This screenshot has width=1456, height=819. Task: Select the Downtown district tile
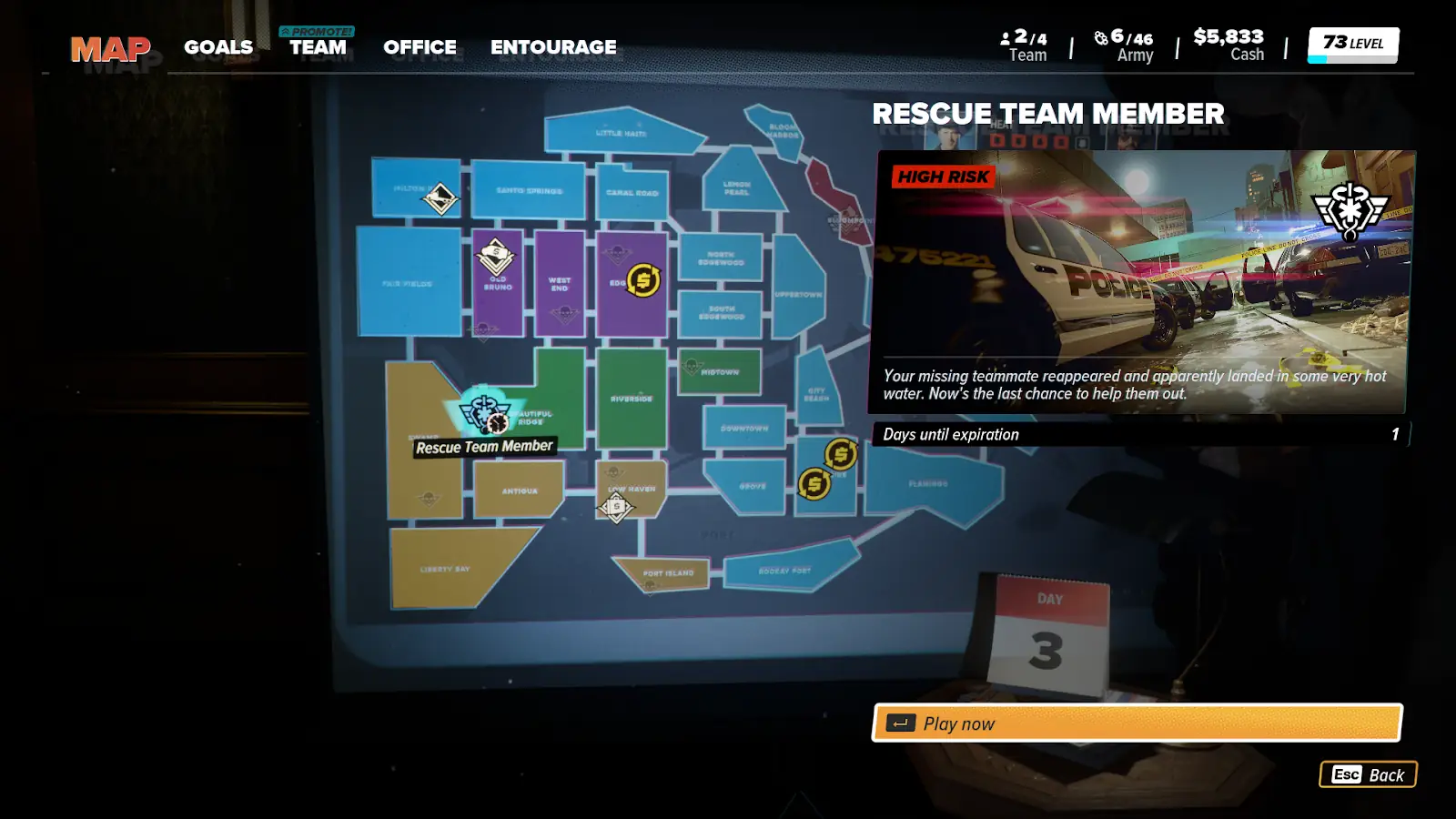click(x=744, y=428)
